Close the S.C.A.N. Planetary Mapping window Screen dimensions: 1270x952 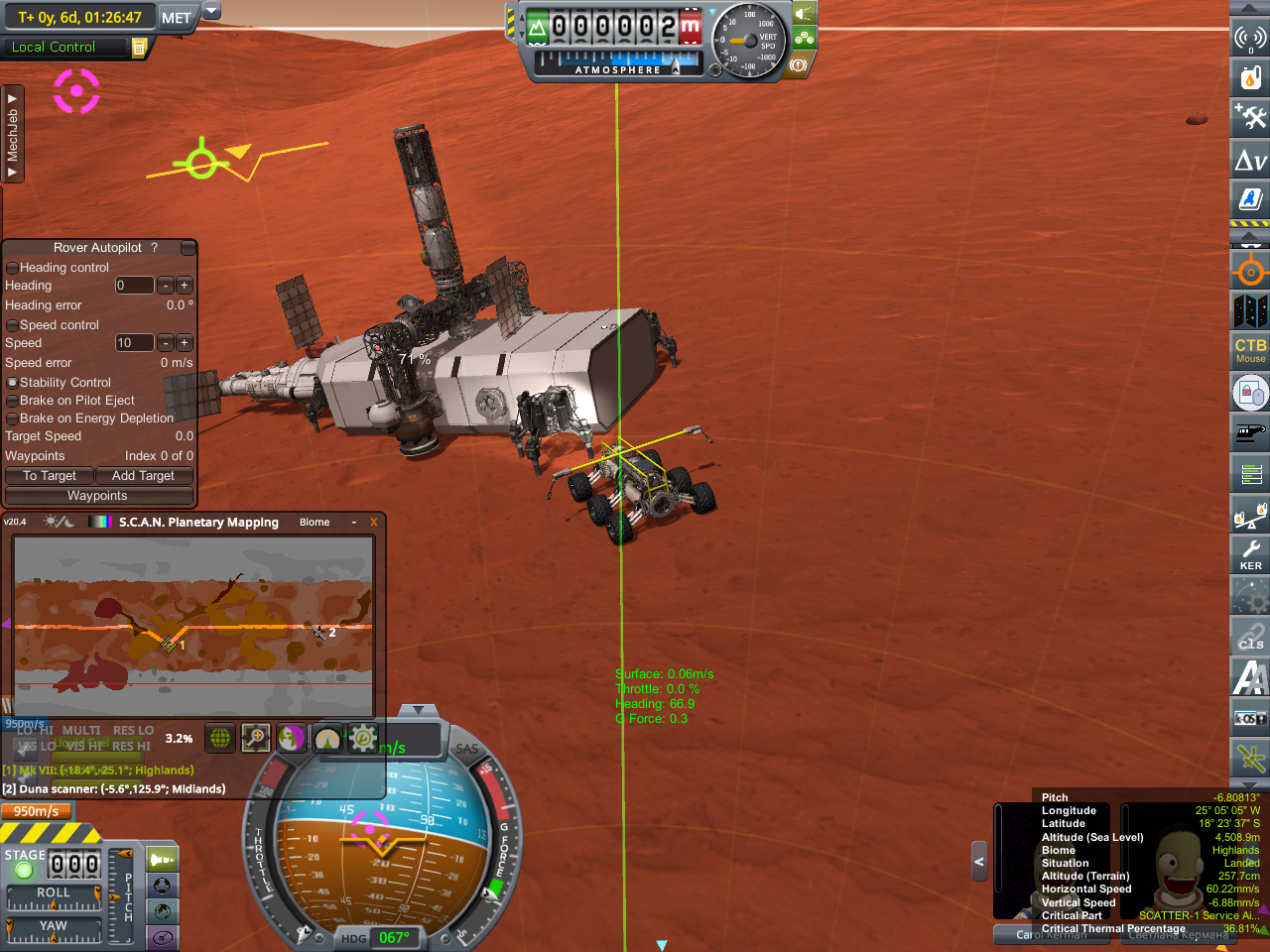373,523
